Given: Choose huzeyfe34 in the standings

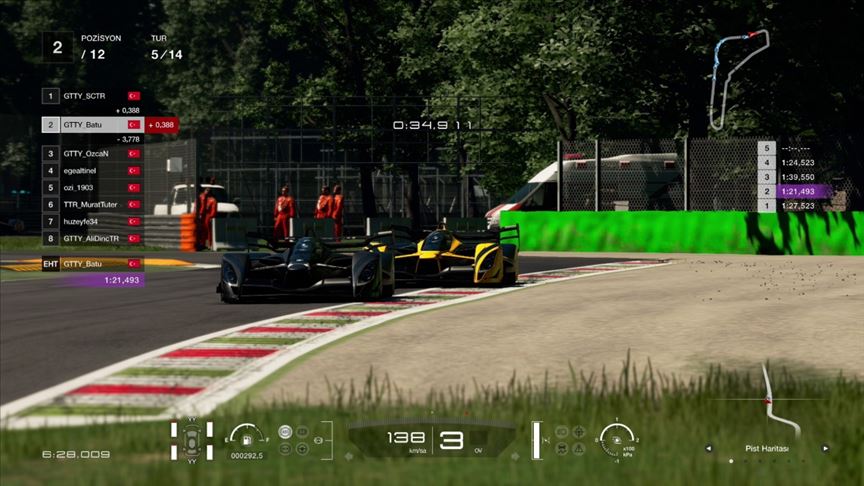Looking at the screenshot, I should point(92,221).
